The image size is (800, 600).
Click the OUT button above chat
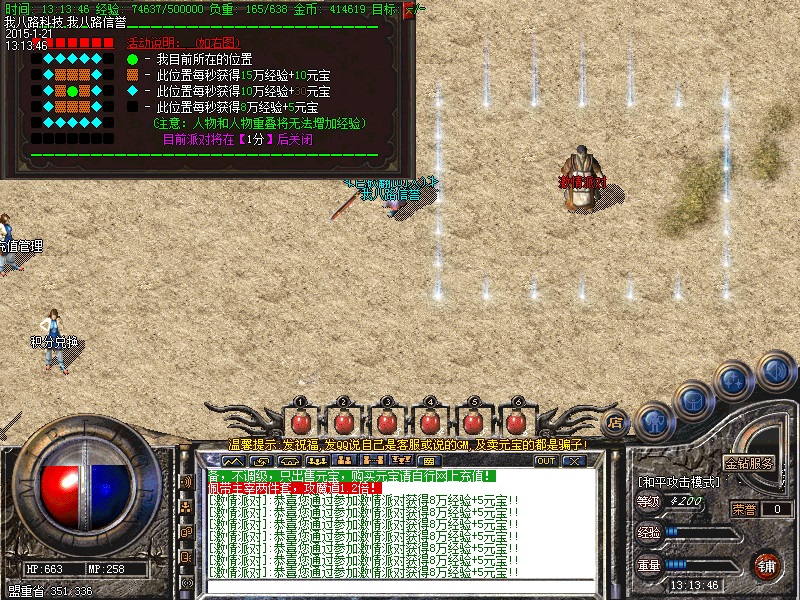point(545,461)
